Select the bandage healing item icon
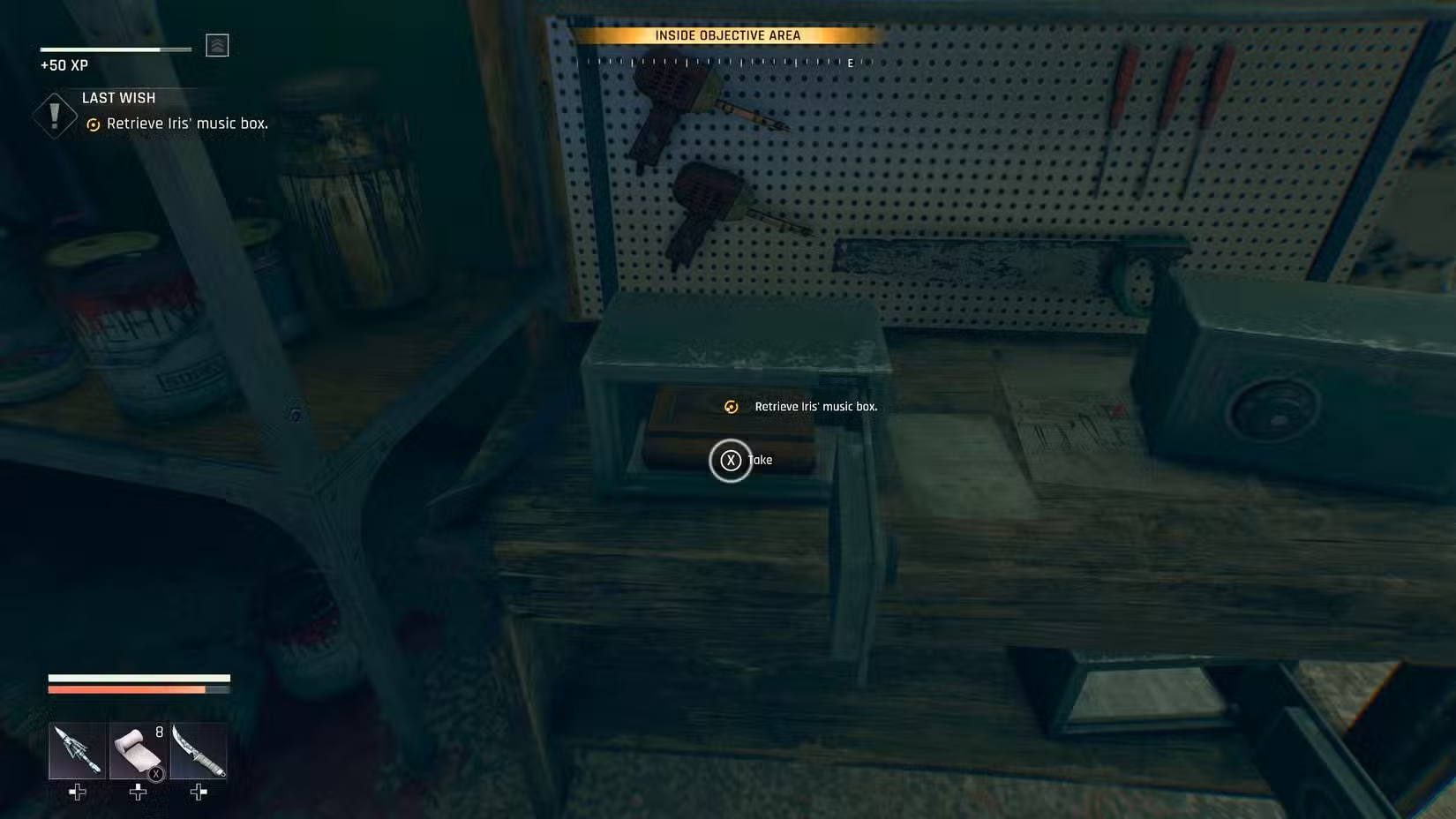1456x819 pixels. coord(137,752)
